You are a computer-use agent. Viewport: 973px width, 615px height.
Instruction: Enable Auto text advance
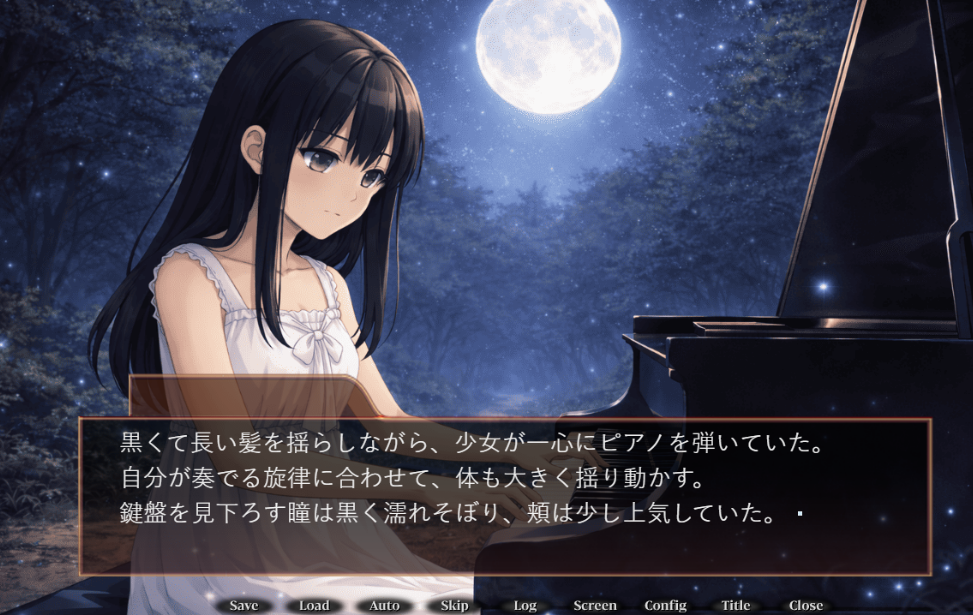(384, 605)
